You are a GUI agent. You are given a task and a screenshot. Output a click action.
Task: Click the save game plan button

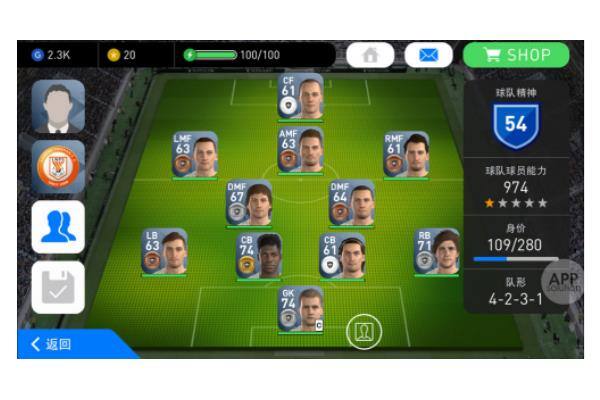[58, 287]
